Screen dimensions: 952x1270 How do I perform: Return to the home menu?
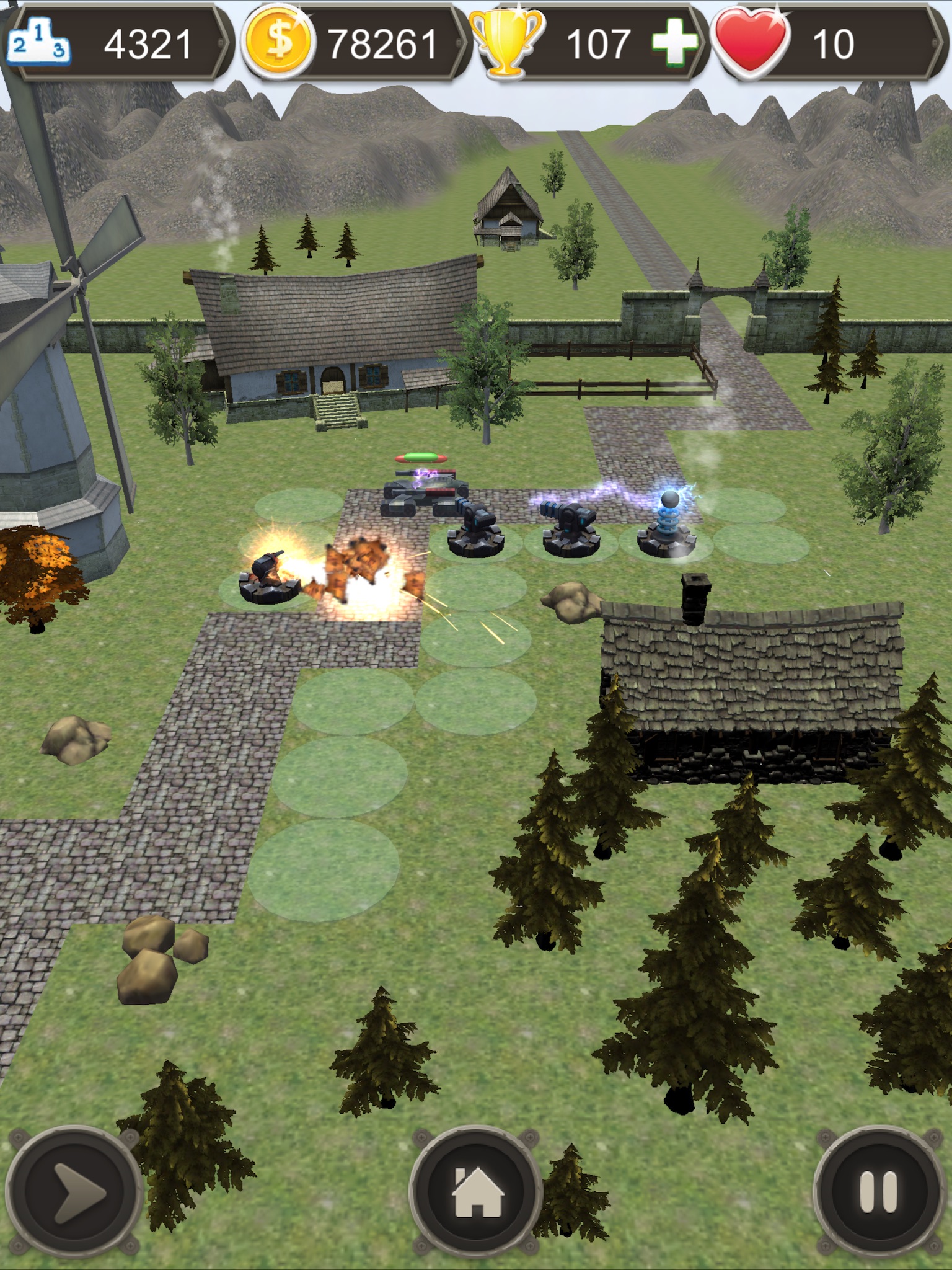476,1191
